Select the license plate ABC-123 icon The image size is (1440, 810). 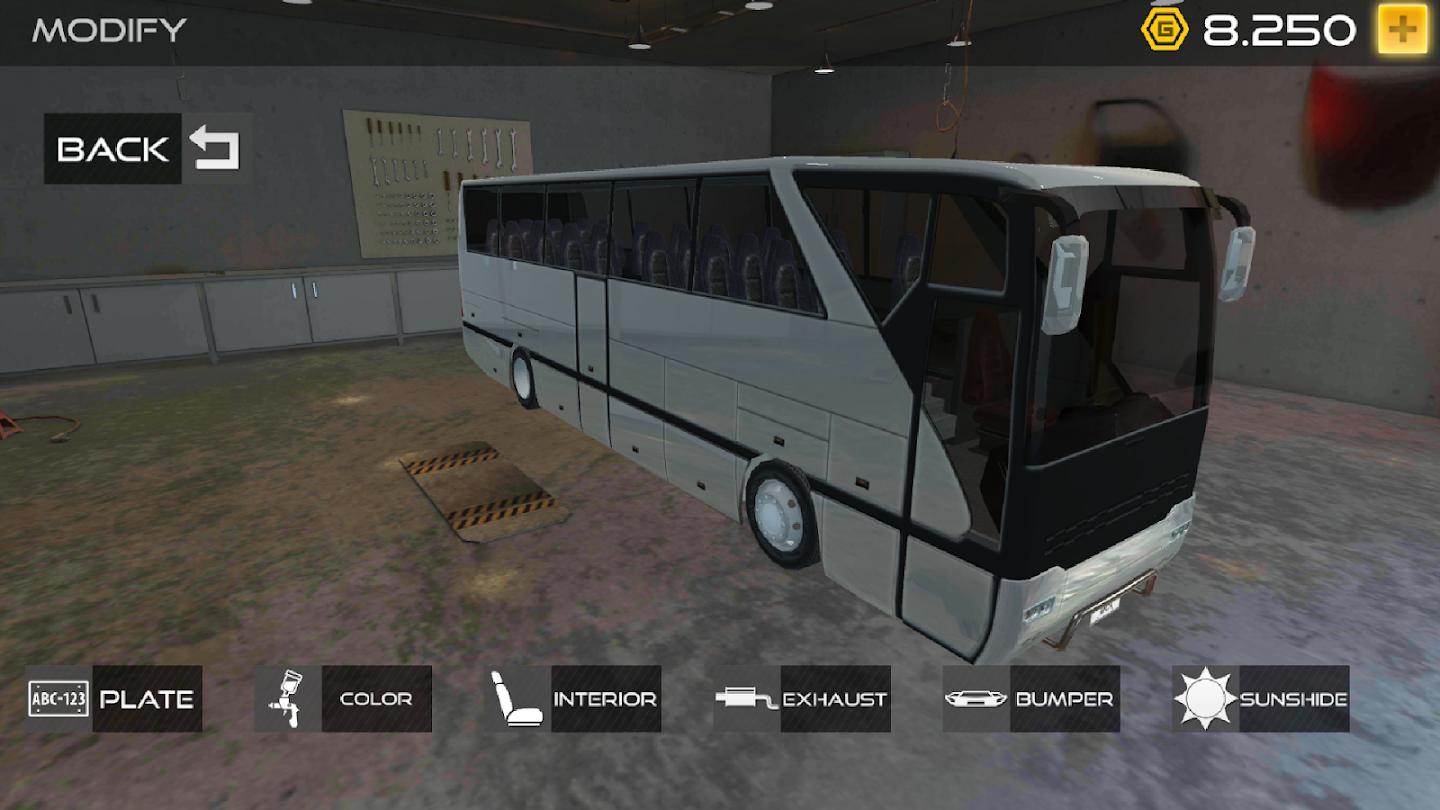[57, 699]
